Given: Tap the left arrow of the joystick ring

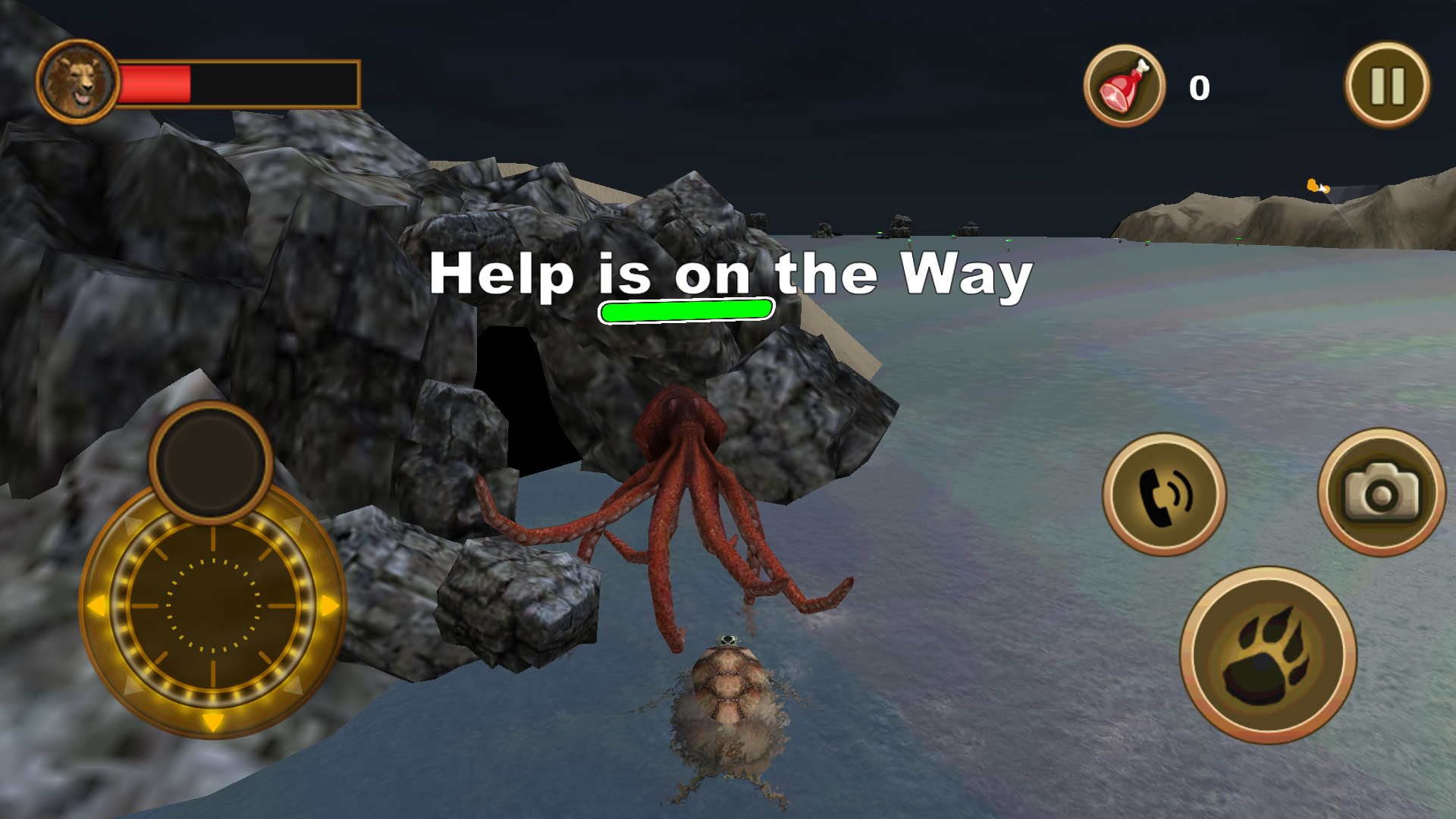Looking at the screenshot, I should (x=97, y=607).
